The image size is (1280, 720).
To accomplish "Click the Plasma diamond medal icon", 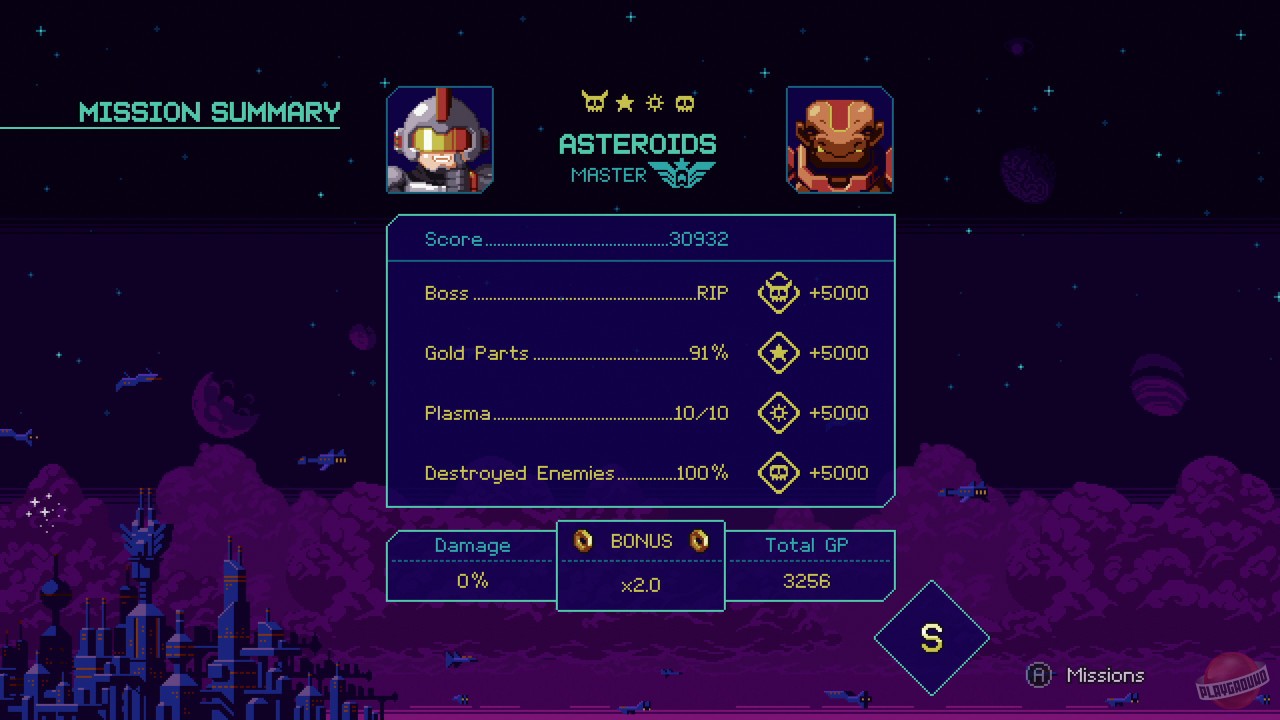I will coord(778,413).
